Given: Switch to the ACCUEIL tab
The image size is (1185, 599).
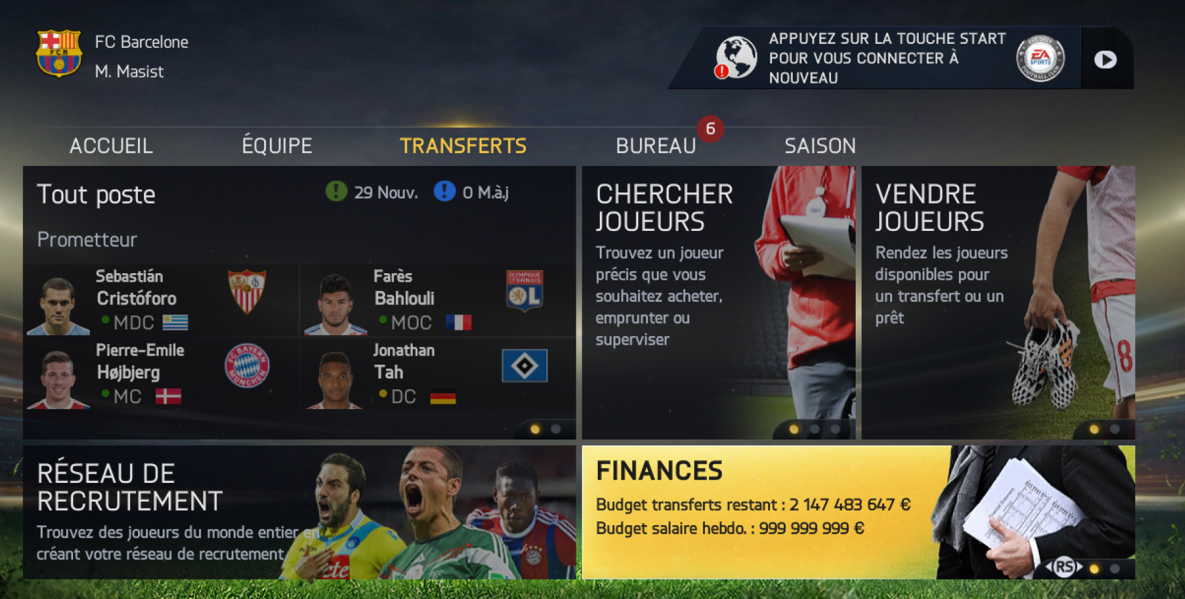Looking at the screenshot, I should click(x=111, y=146).
